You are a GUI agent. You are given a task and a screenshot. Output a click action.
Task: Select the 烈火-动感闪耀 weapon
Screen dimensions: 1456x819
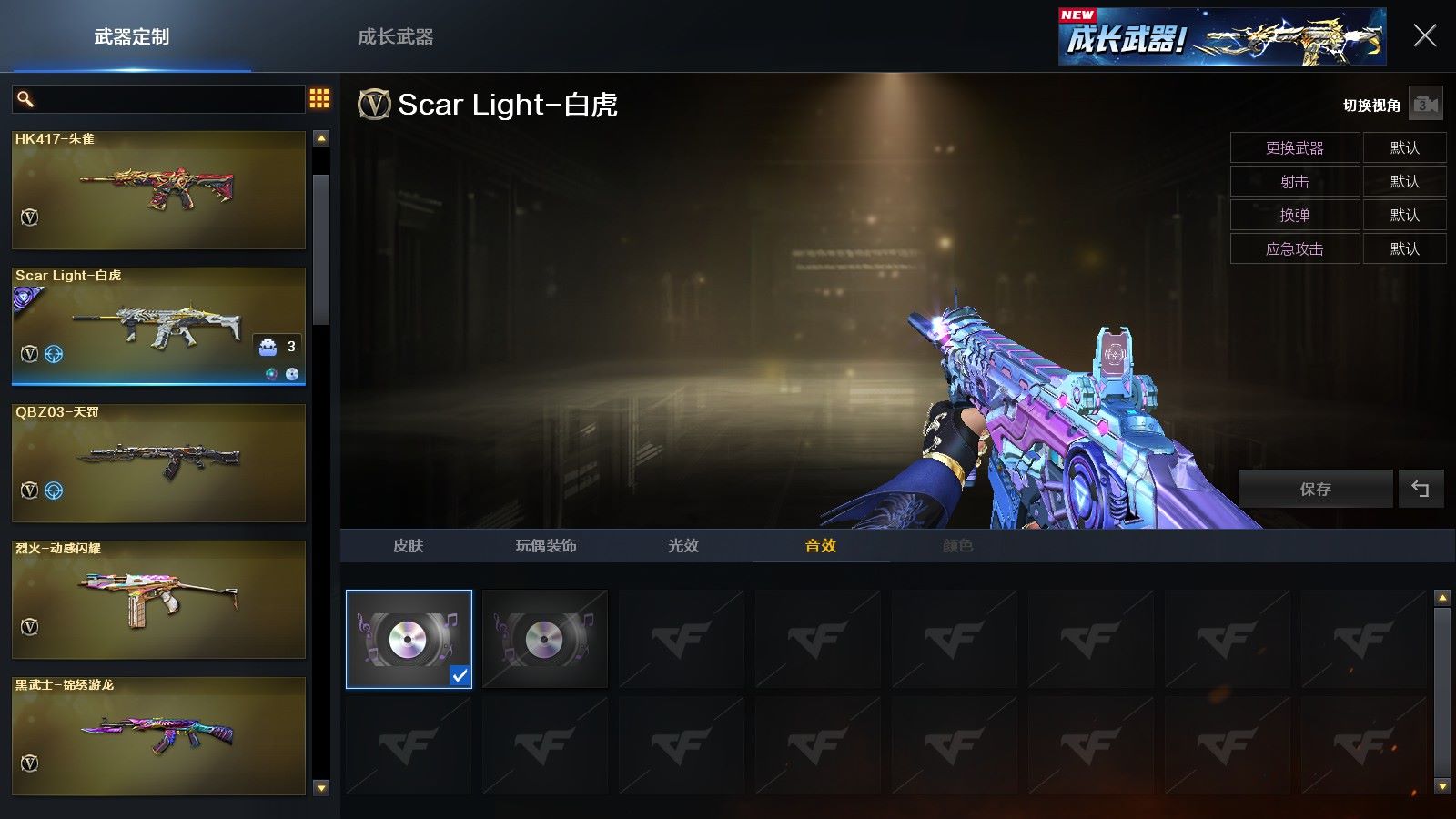click(x=158, y=600)
